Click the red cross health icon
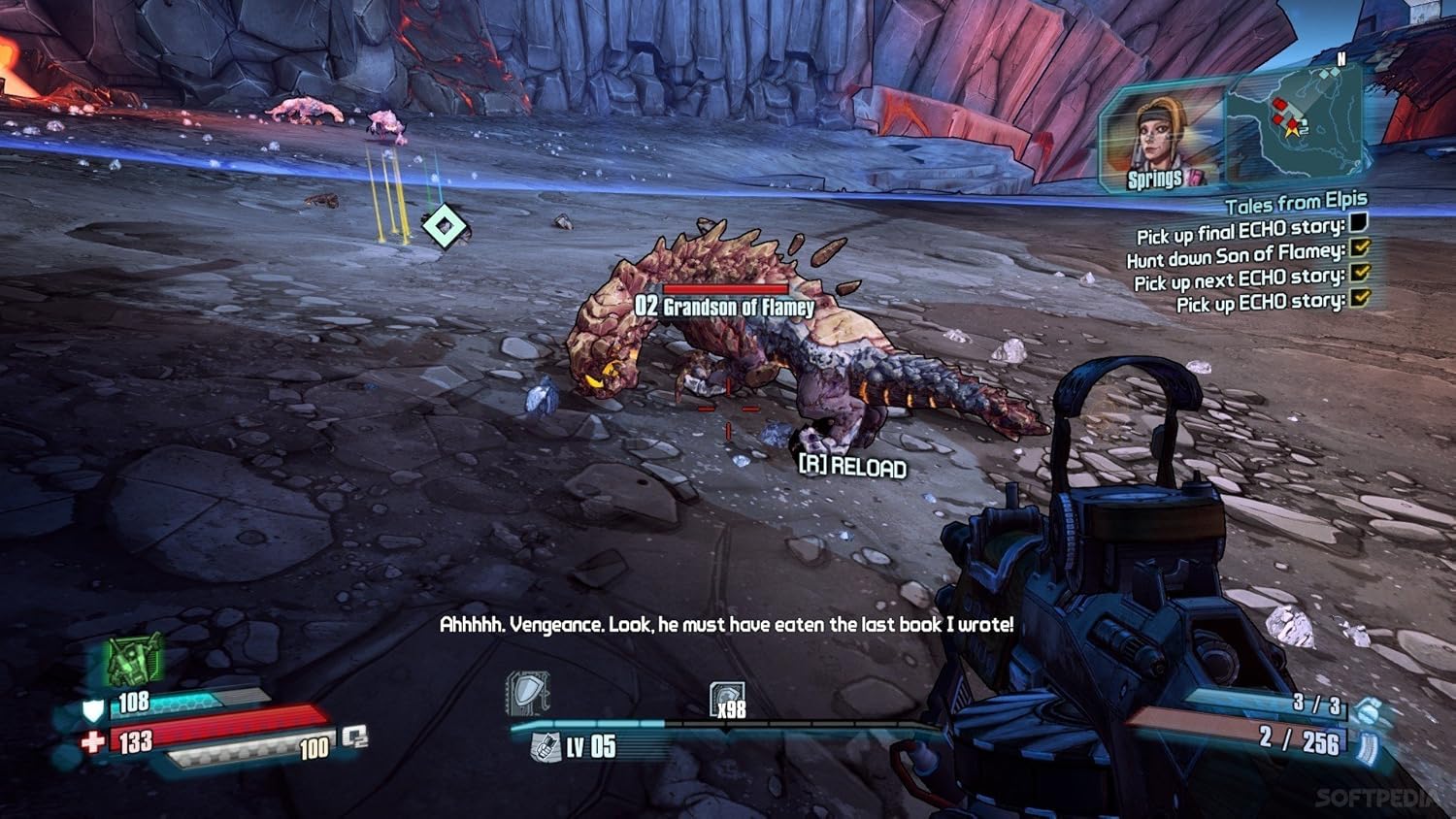The image size is (1456, 819). (x=93, y=743)
